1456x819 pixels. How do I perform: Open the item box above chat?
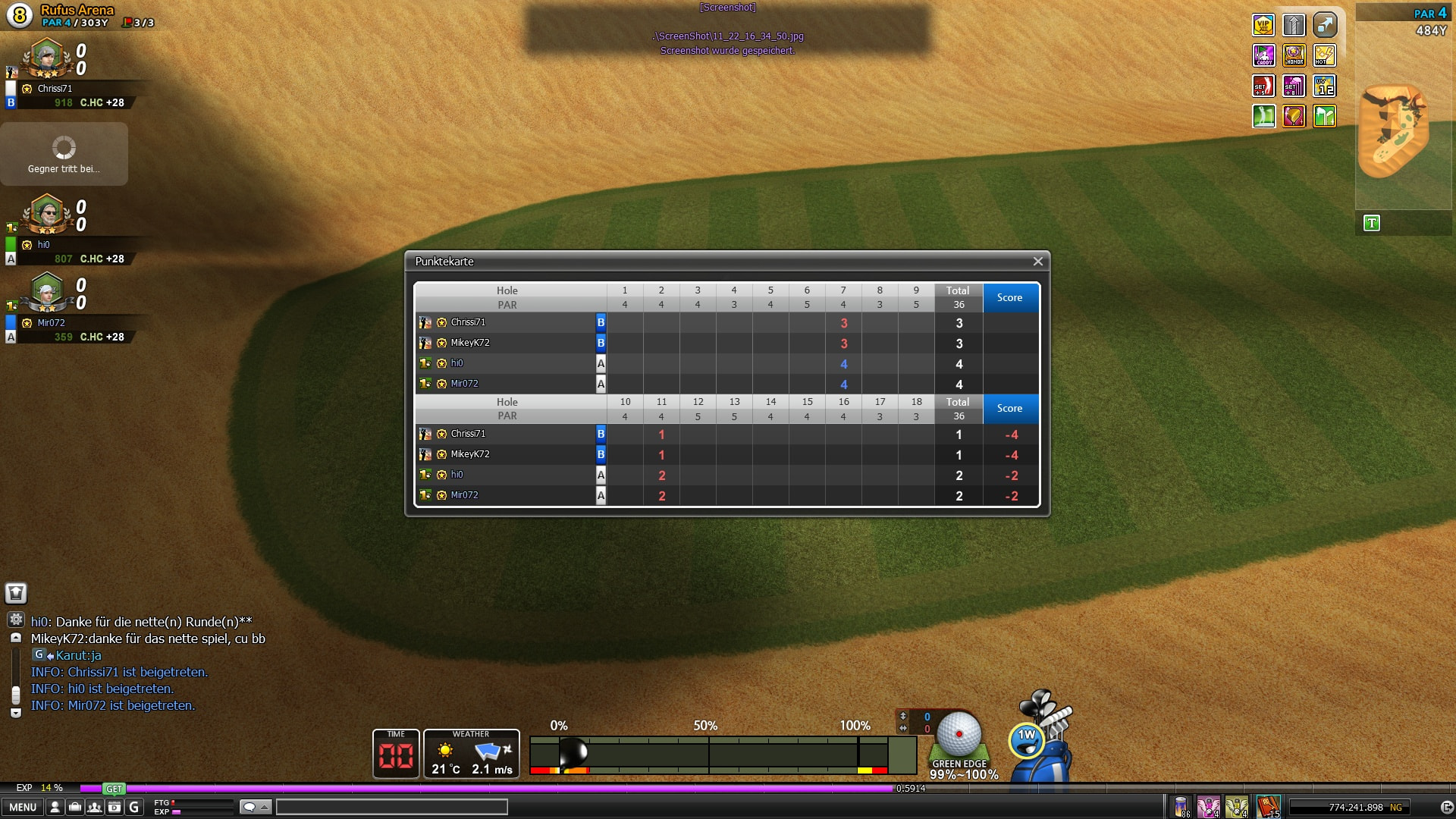click(x=16, y=593)
